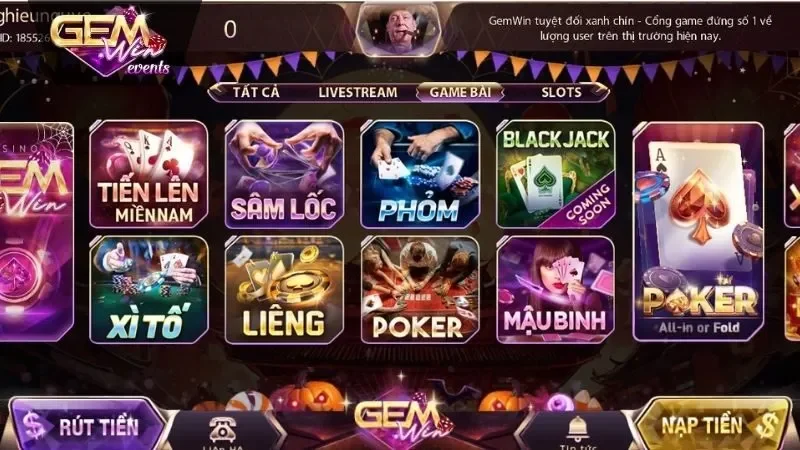The width and height of the screenshot is (800, 450).
Task: Choose the Mậu Binh game
Action: click(555, 289)
